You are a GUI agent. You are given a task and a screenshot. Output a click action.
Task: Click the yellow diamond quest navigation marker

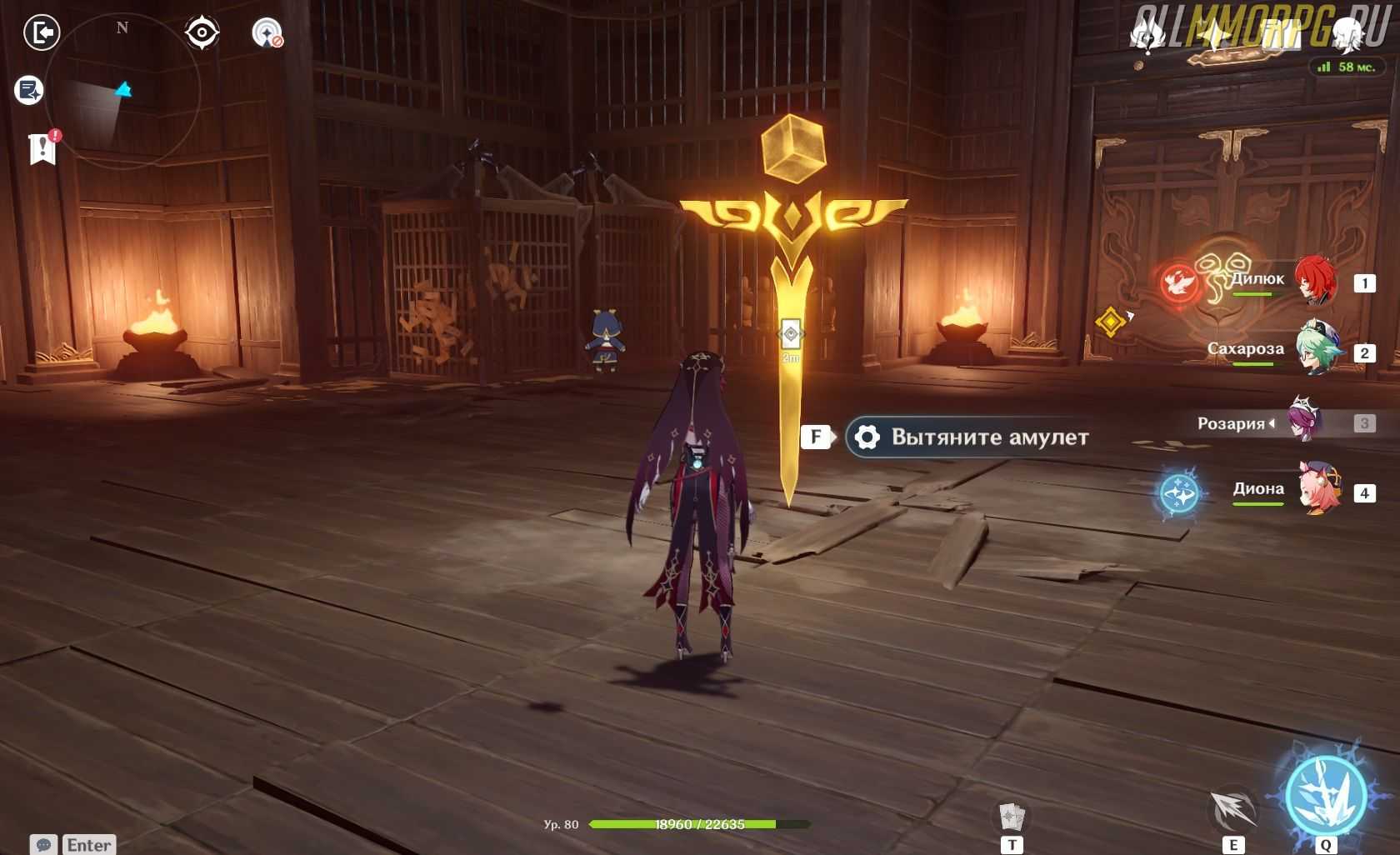(1111, 321)
